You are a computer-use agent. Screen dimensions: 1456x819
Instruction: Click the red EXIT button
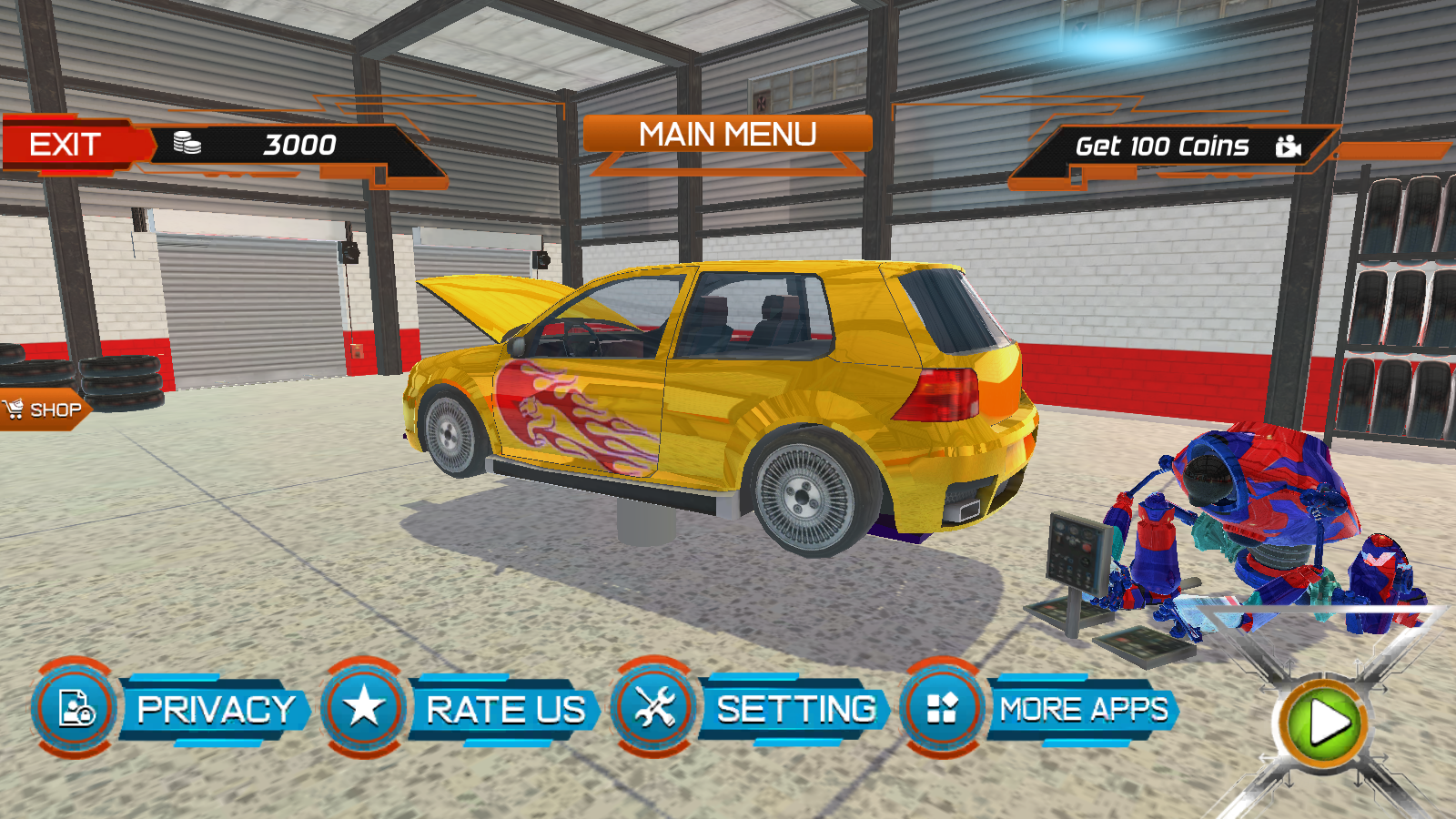coord(68,145)
